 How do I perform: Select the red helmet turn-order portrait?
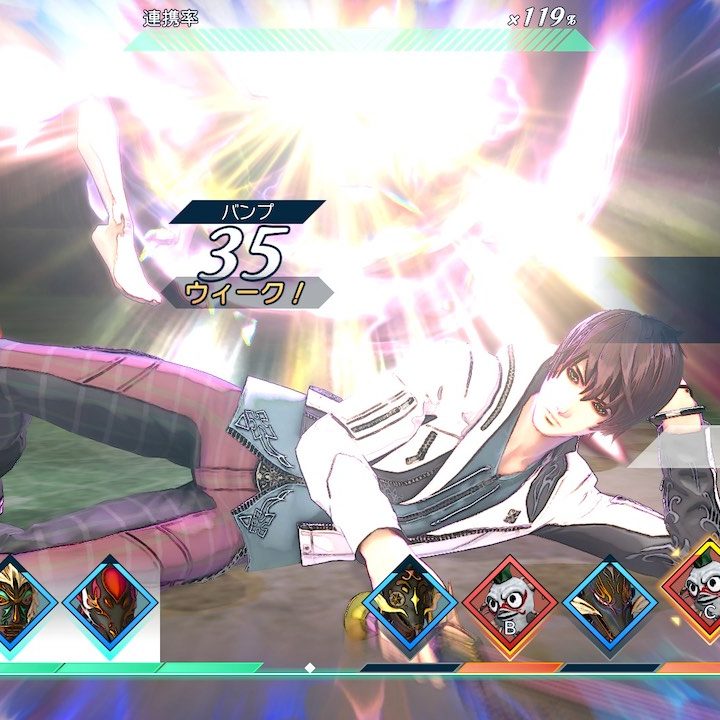pyautogui.click(x=110, y=602)
